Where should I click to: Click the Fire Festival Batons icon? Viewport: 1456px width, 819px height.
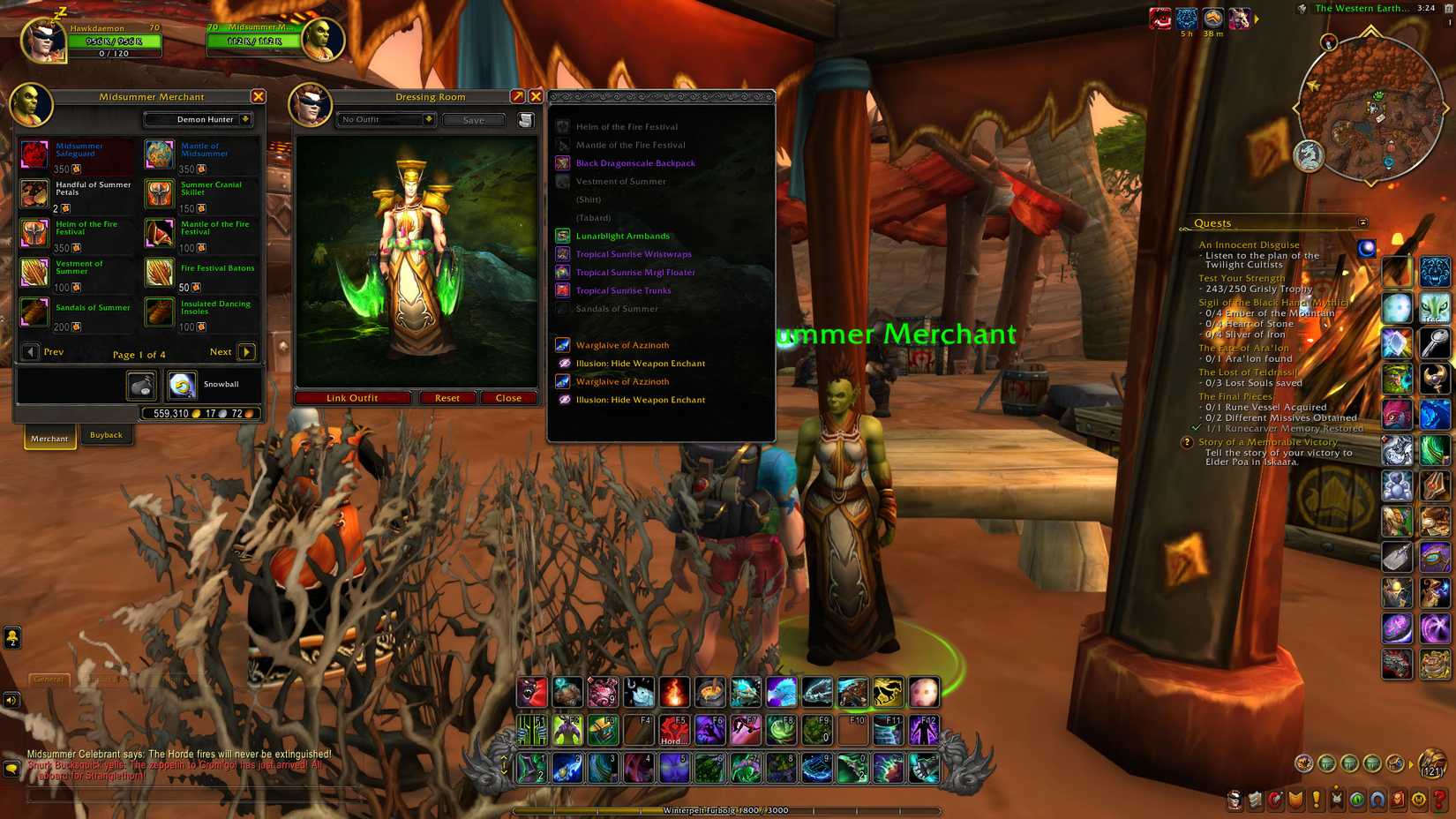tap(158, 274)
